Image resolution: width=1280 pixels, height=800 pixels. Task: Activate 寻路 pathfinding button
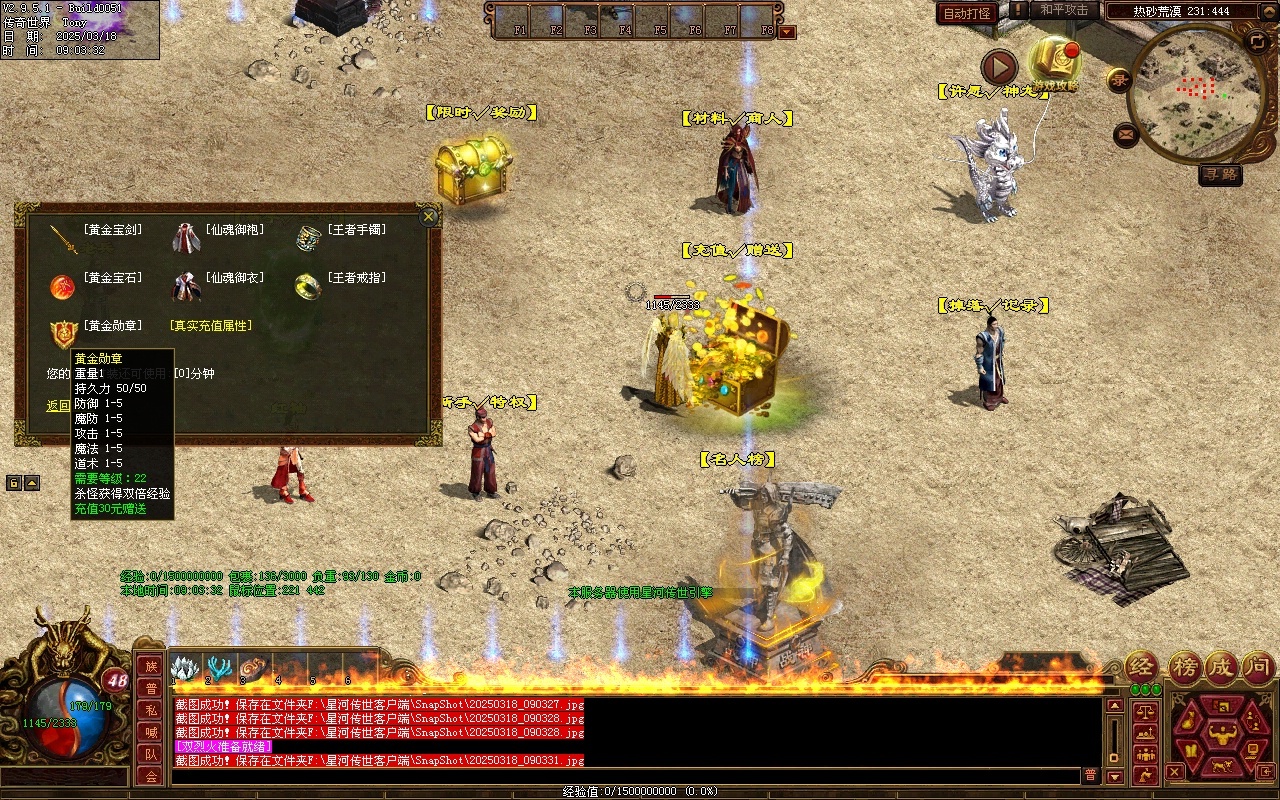(x=1220, y=174)
